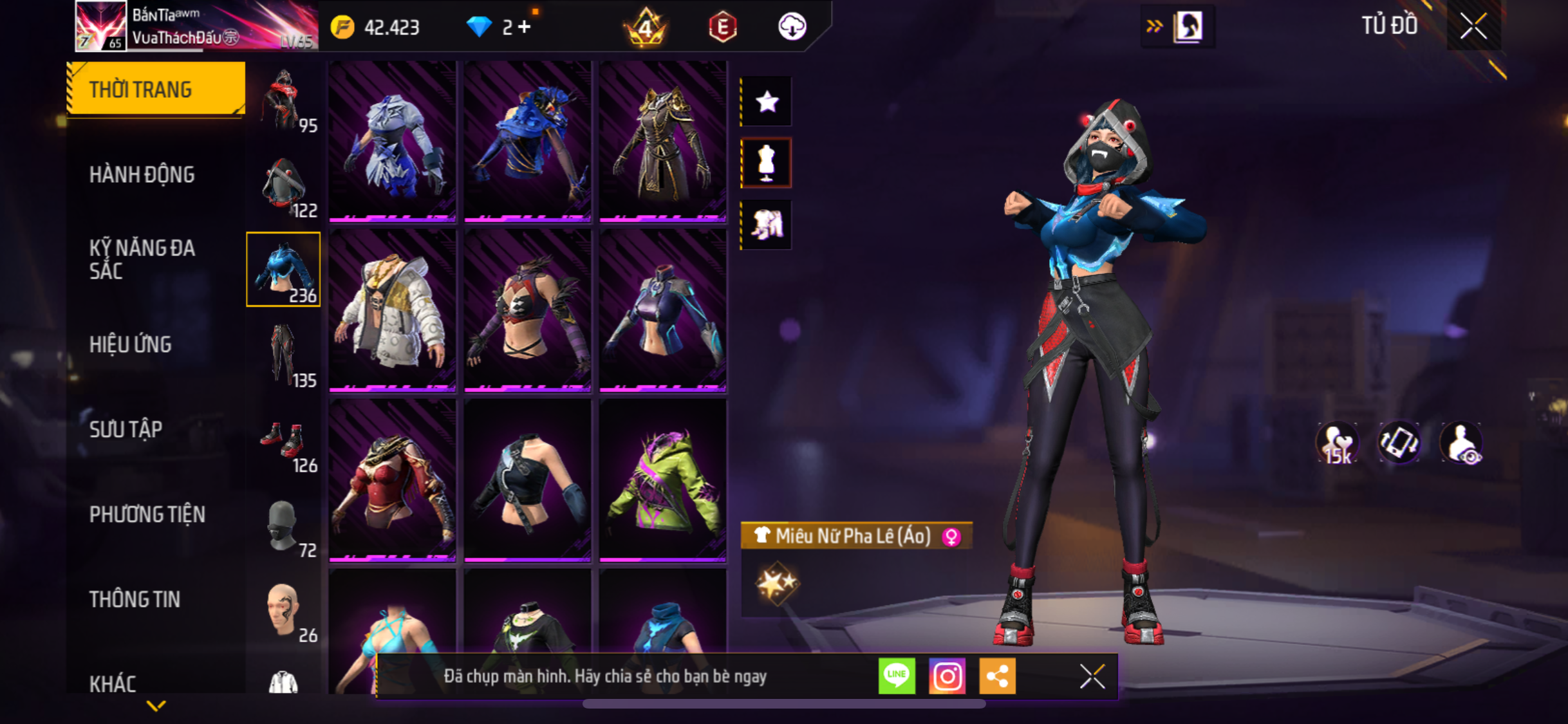1568x724 pixels.
Task: Select the dark gold-trimmed robe top
Action: coord(663,142)
